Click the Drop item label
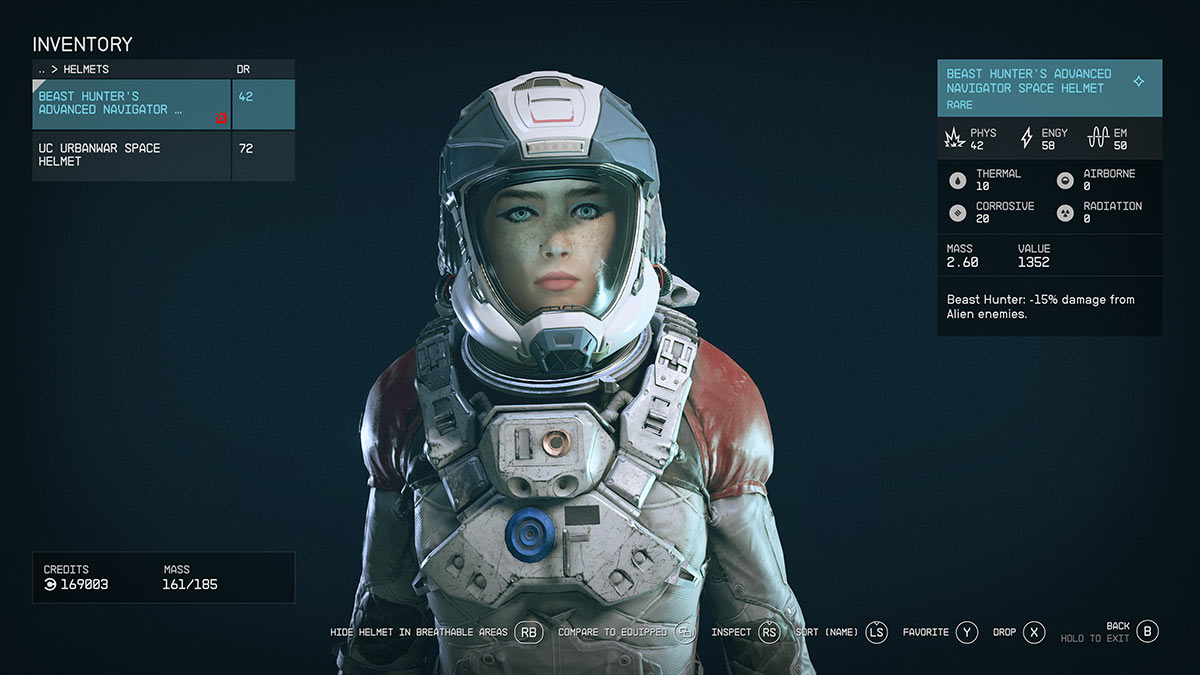This screenshot has height=675, width=1200. (x=1004, y=632)
